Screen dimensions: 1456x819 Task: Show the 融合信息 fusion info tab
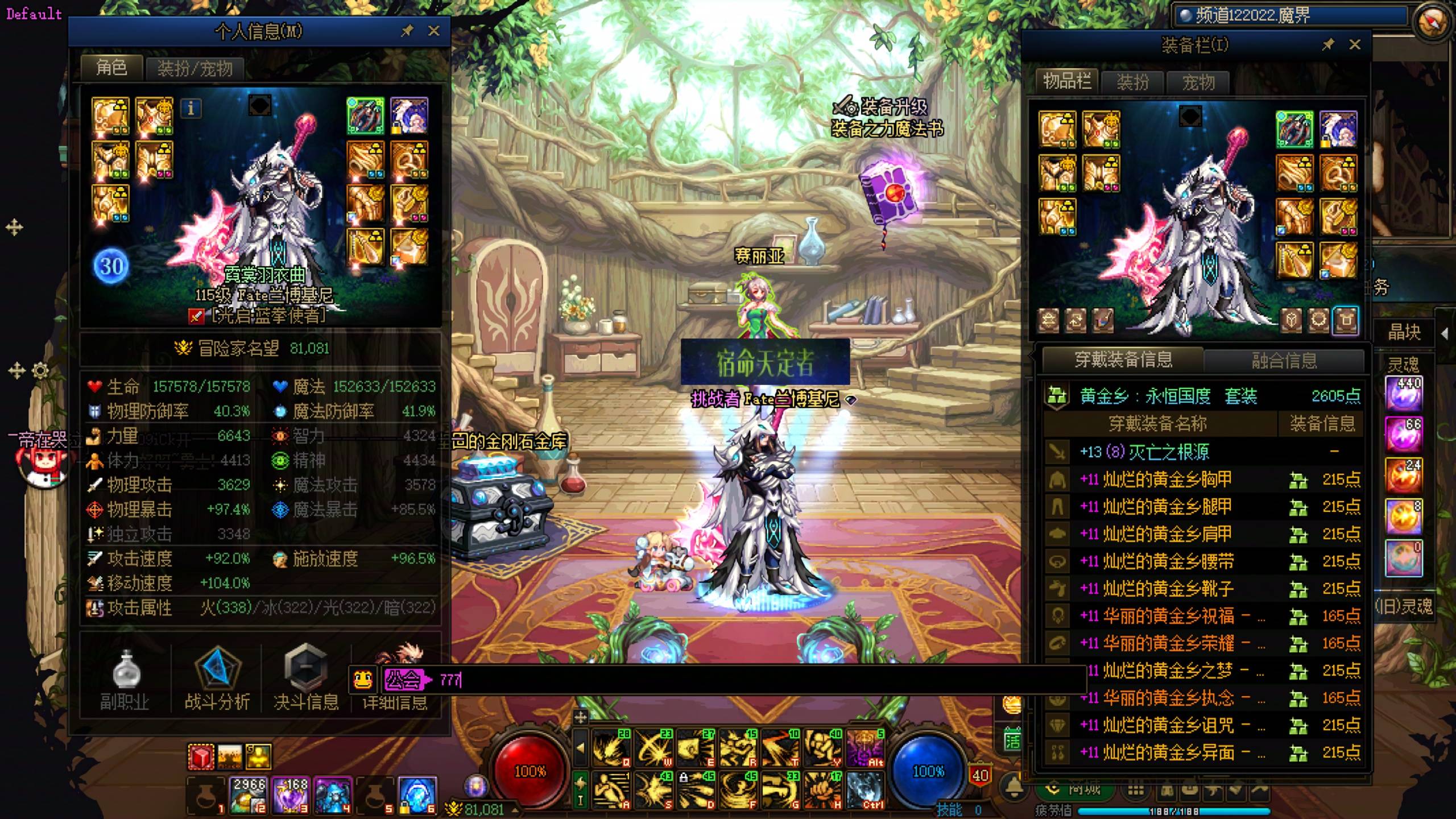(1284, 360)
